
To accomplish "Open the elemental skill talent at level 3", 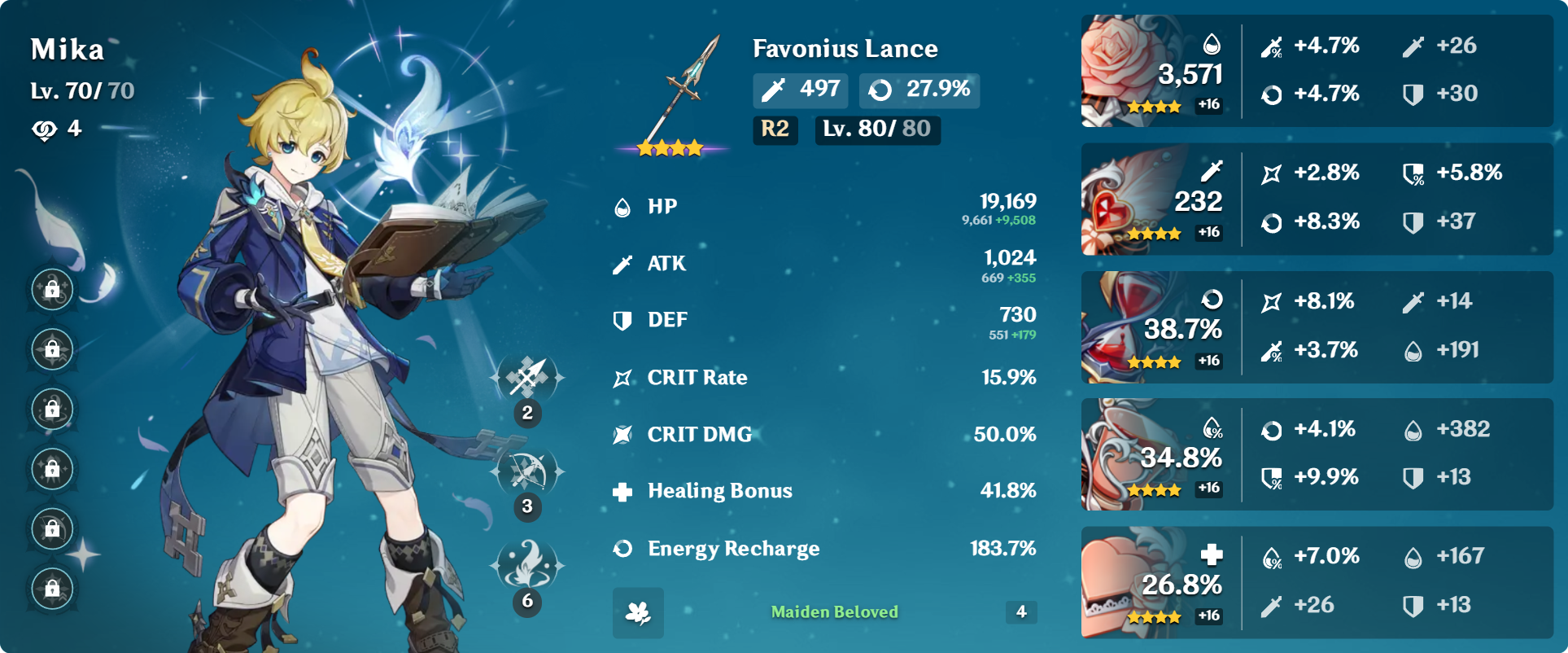I will 527,471.
